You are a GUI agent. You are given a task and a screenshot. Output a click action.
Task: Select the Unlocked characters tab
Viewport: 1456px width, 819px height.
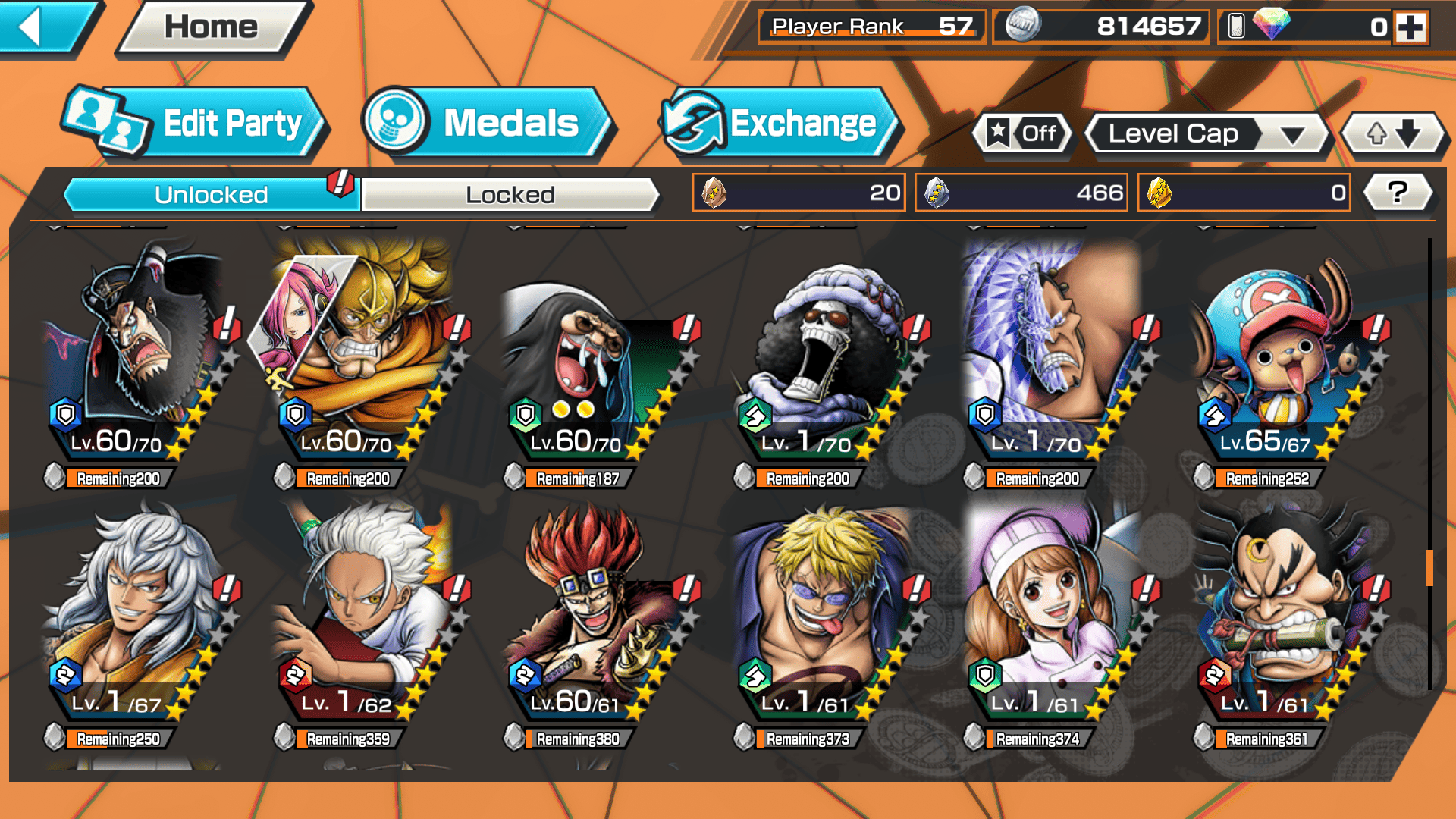(x=210, y=195)
